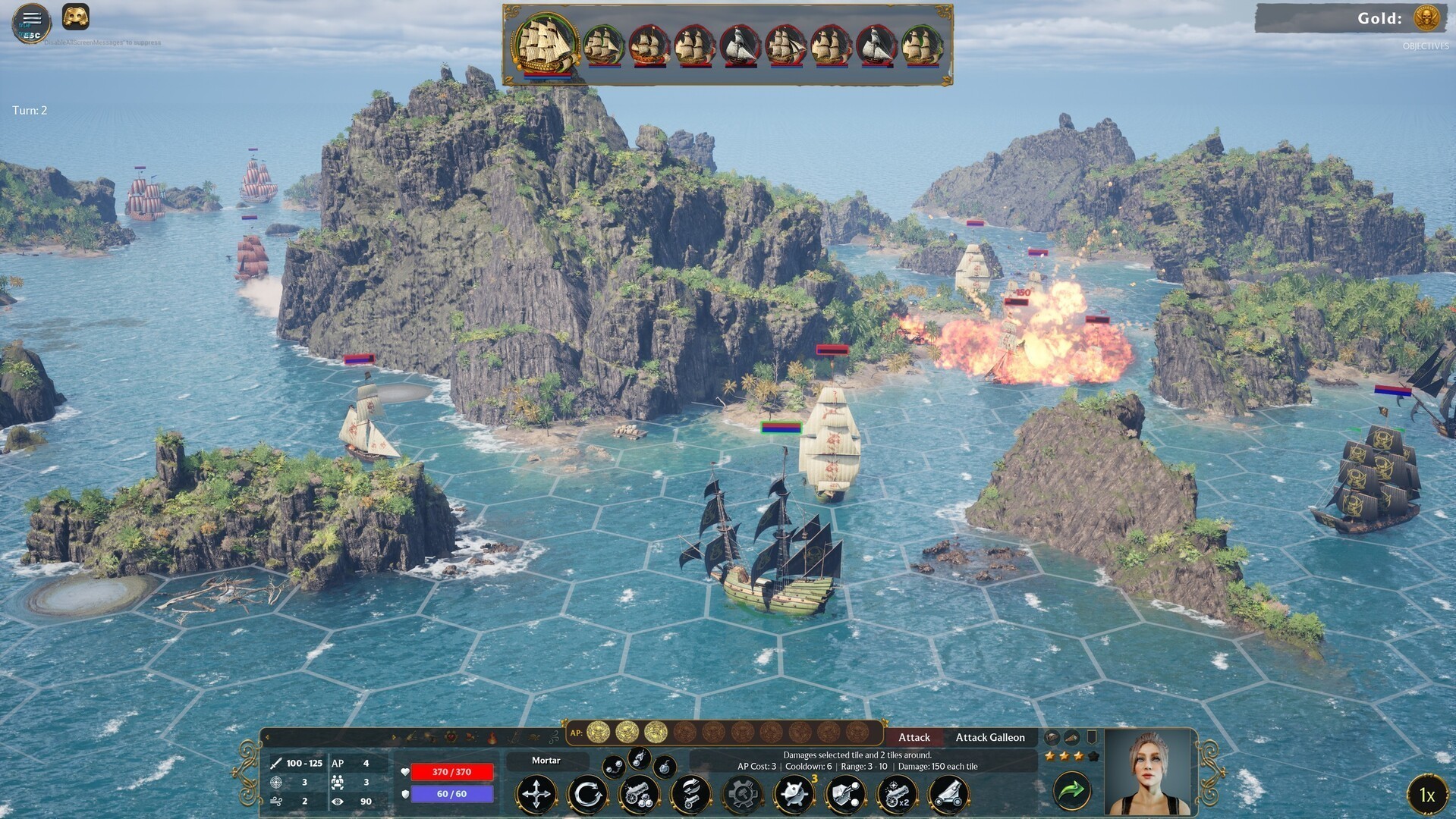Activate the cannon with swirling arrows ability
1456x819 pixels.
click(x=690, y=794)
